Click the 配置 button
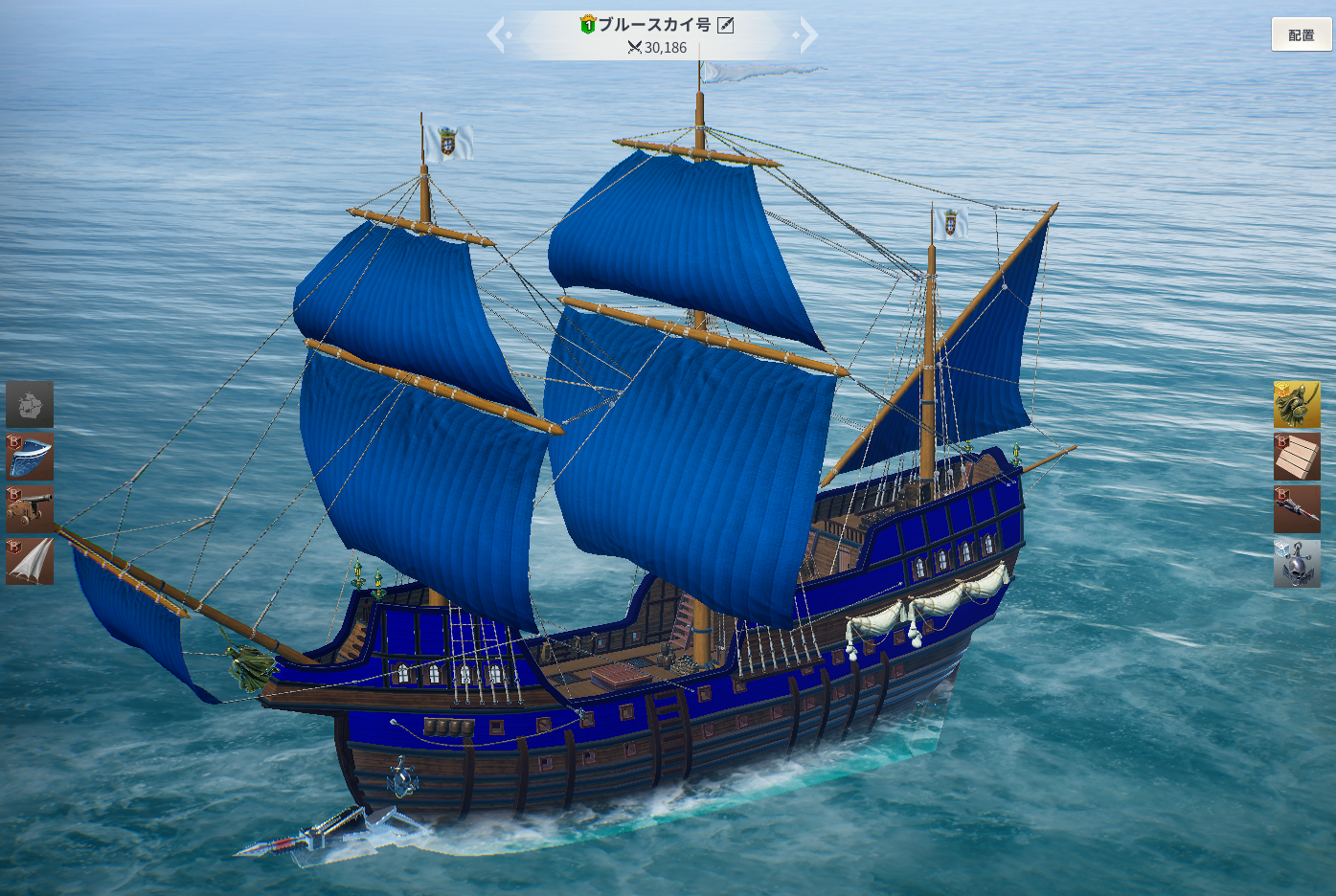This screenshot has height=896, width=1336. coord(1301,34)
